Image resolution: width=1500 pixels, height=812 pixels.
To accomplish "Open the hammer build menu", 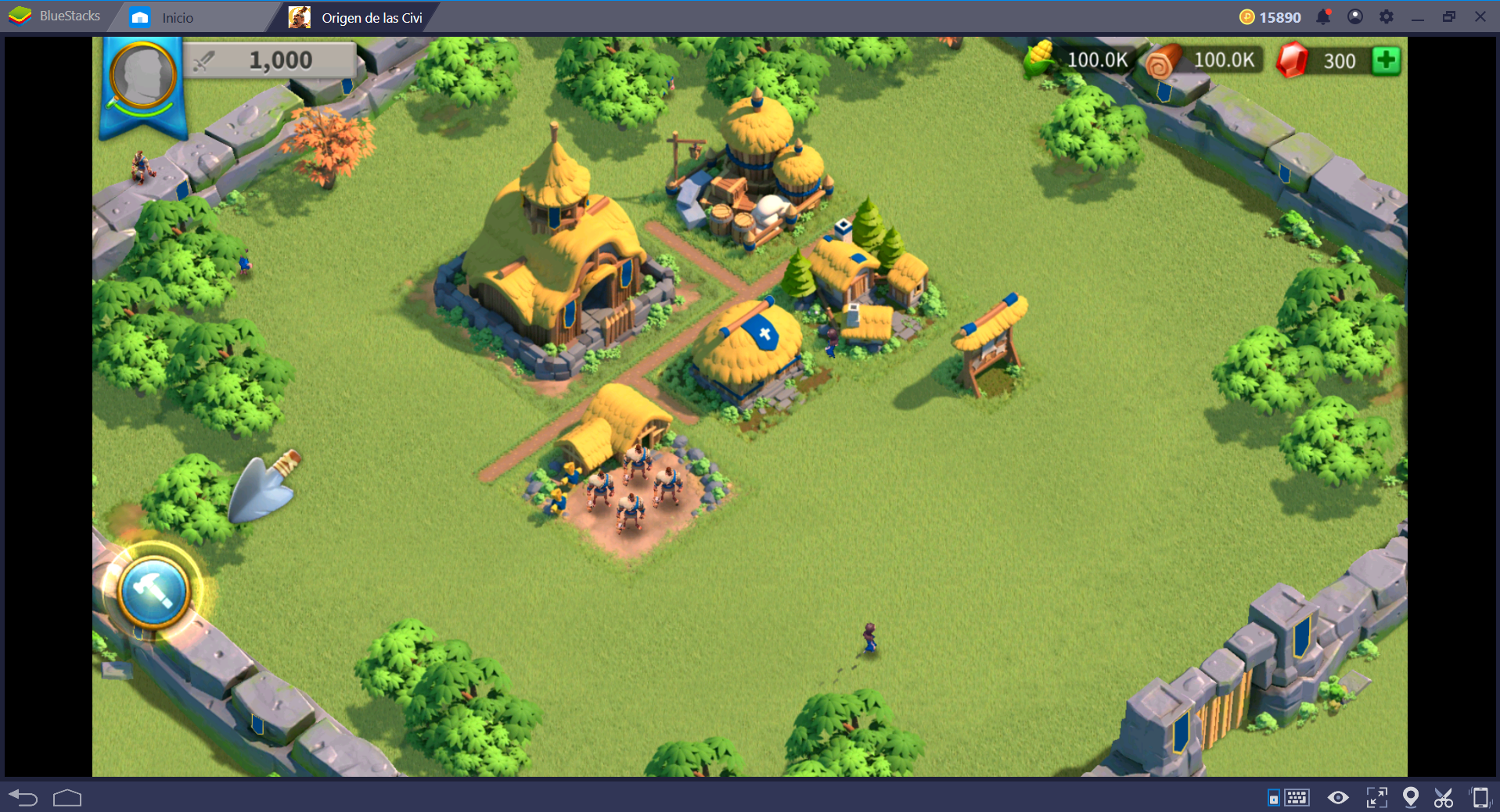I will pos(154,591).
